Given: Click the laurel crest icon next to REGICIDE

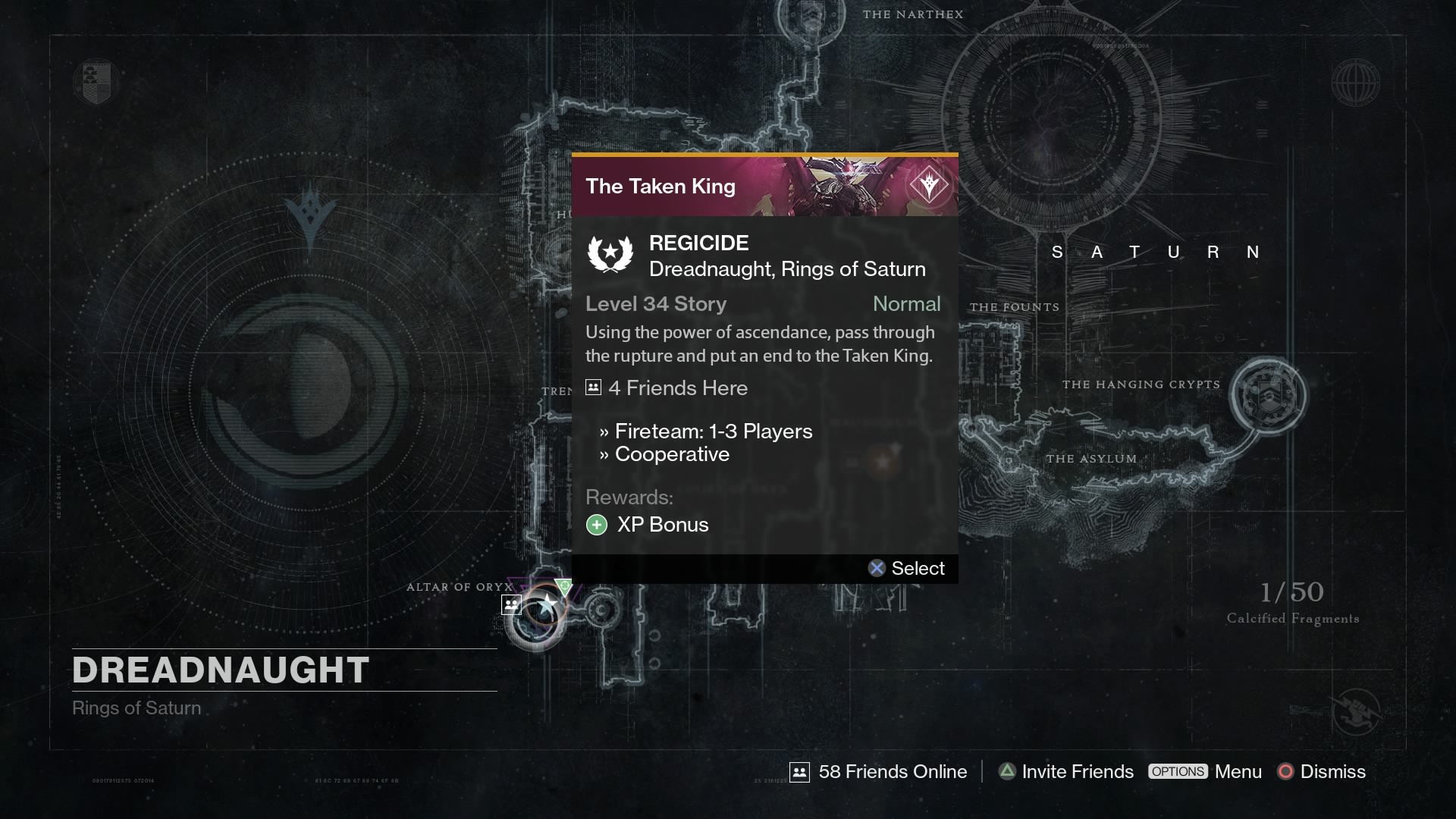Looking at the screenshot, I should pos(611,254).
